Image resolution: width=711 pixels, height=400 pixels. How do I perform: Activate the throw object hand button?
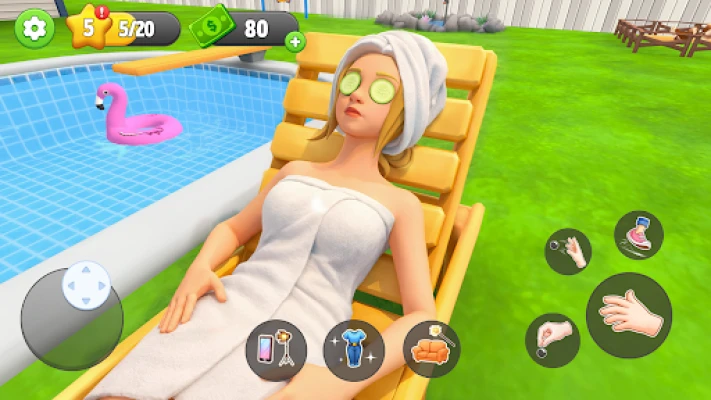point(568,250)
